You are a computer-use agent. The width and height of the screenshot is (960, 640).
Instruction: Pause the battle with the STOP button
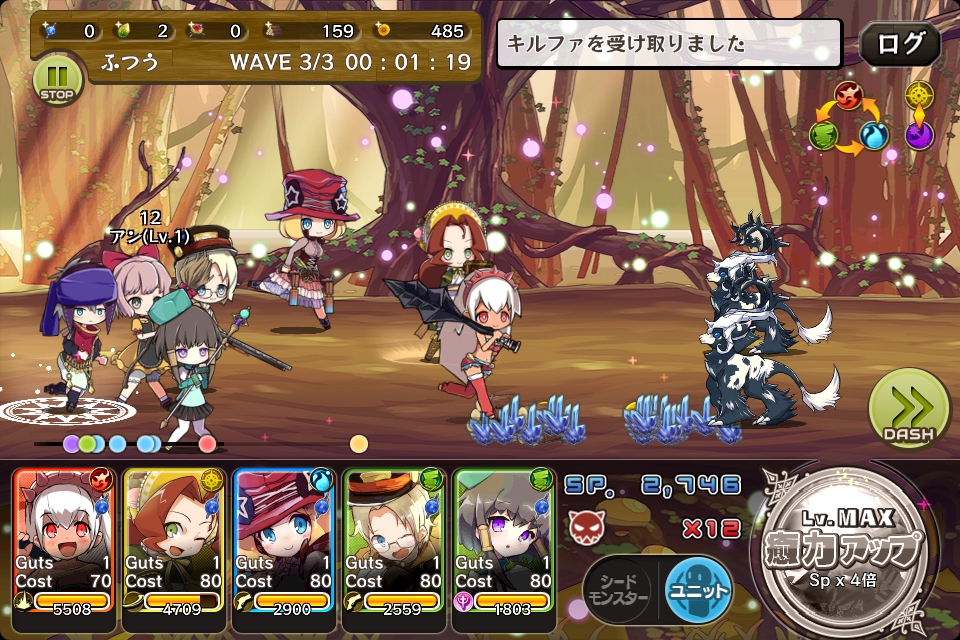coord(57,80)
